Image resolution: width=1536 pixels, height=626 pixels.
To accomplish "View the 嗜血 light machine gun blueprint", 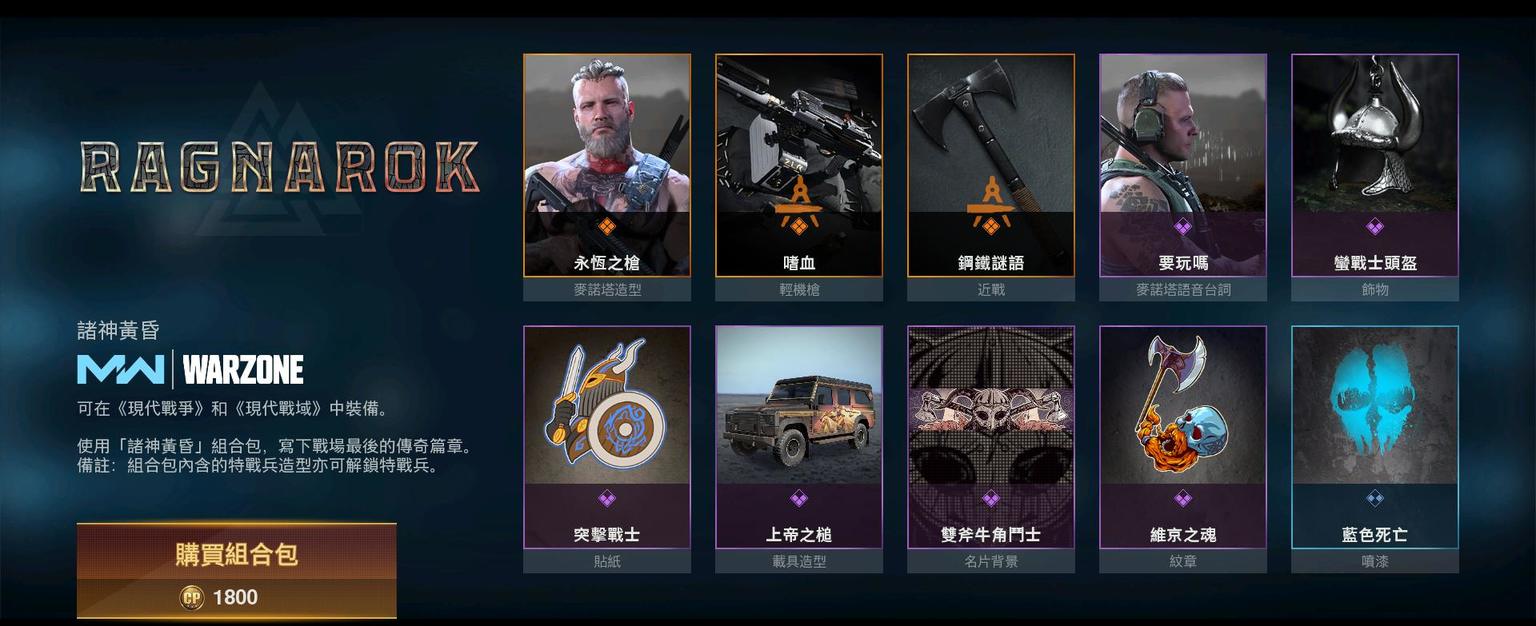I will 799,165.
